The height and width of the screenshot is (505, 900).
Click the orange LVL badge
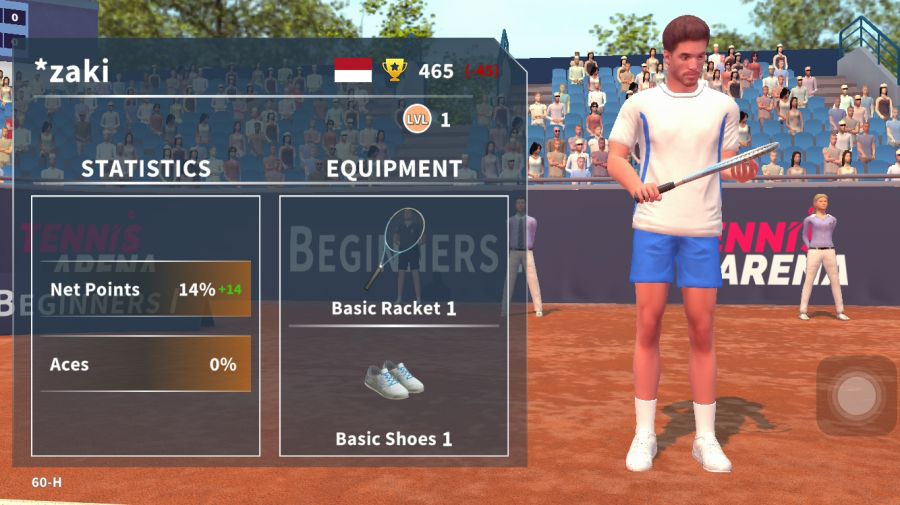(x=417, y=120)
